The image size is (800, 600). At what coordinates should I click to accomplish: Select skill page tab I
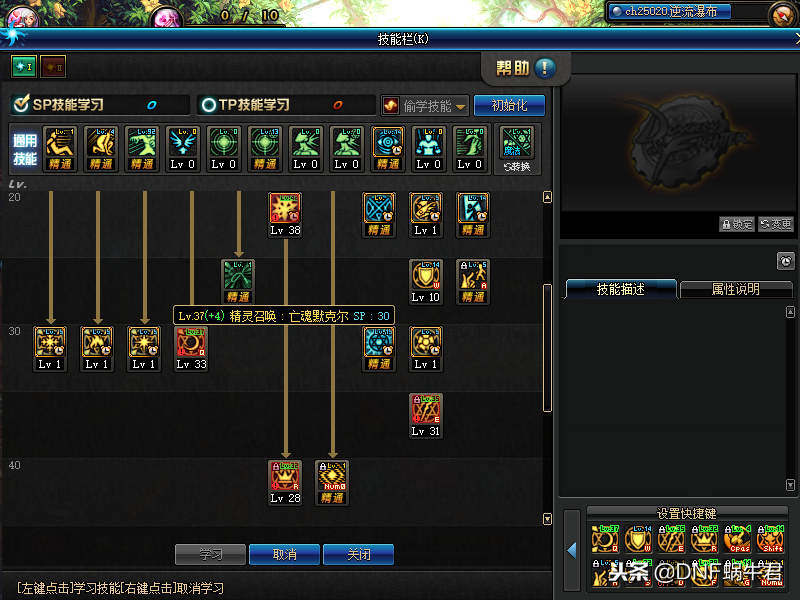pos(23,66)
